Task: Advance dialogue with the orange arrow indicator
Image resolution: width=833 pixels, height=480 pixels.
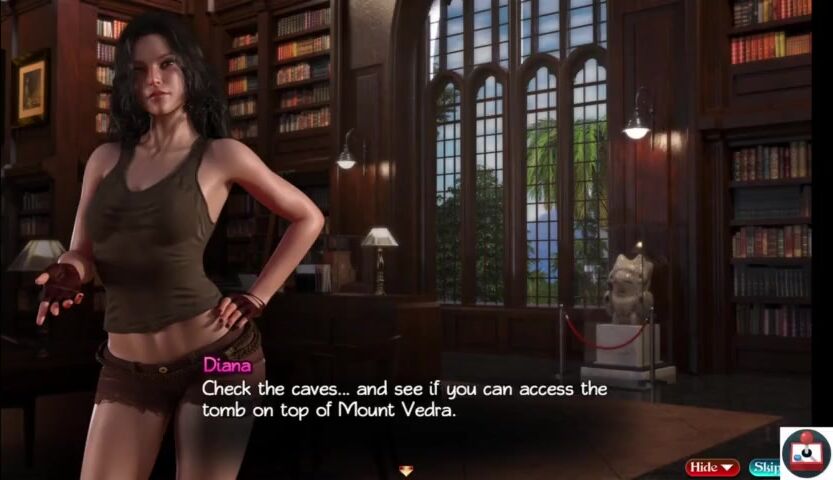Action: (405, 470)
